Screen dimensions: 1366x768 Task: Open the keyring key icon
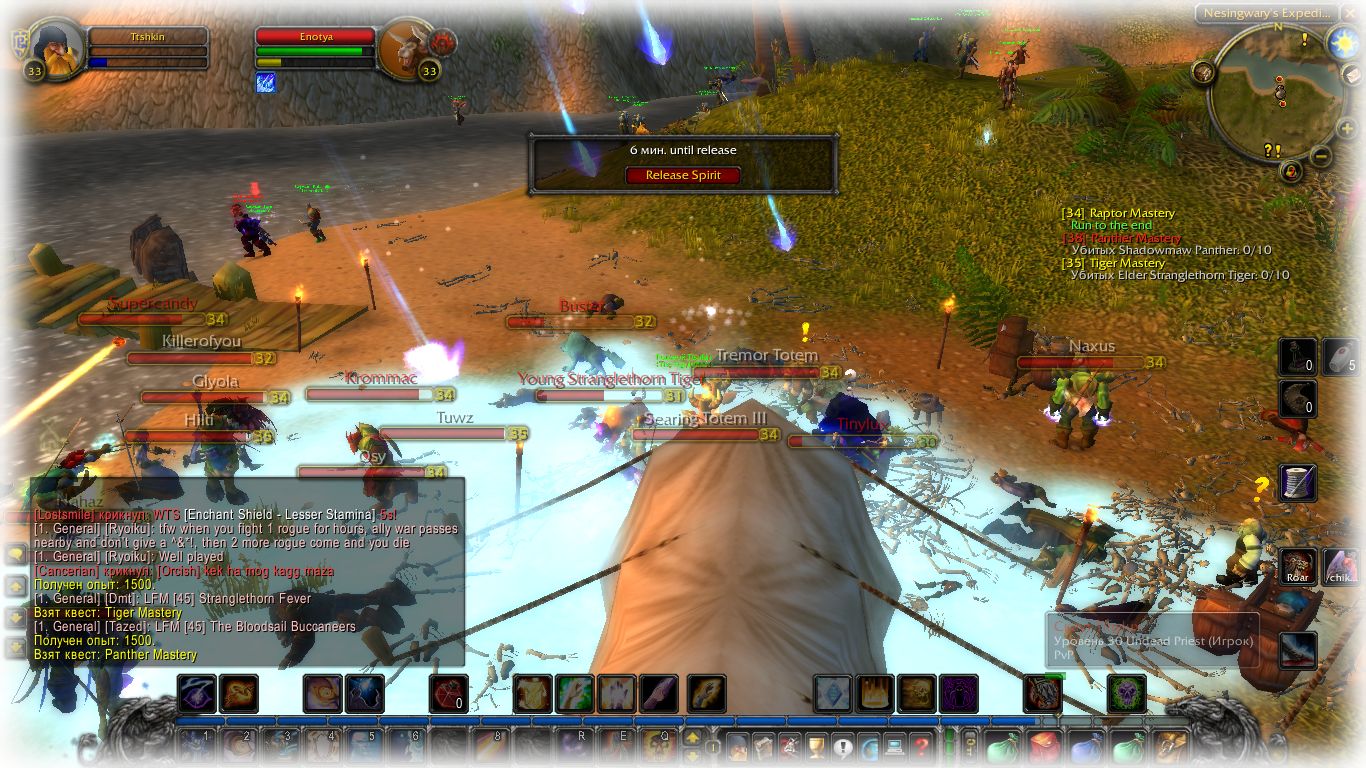tap(969, 747)
